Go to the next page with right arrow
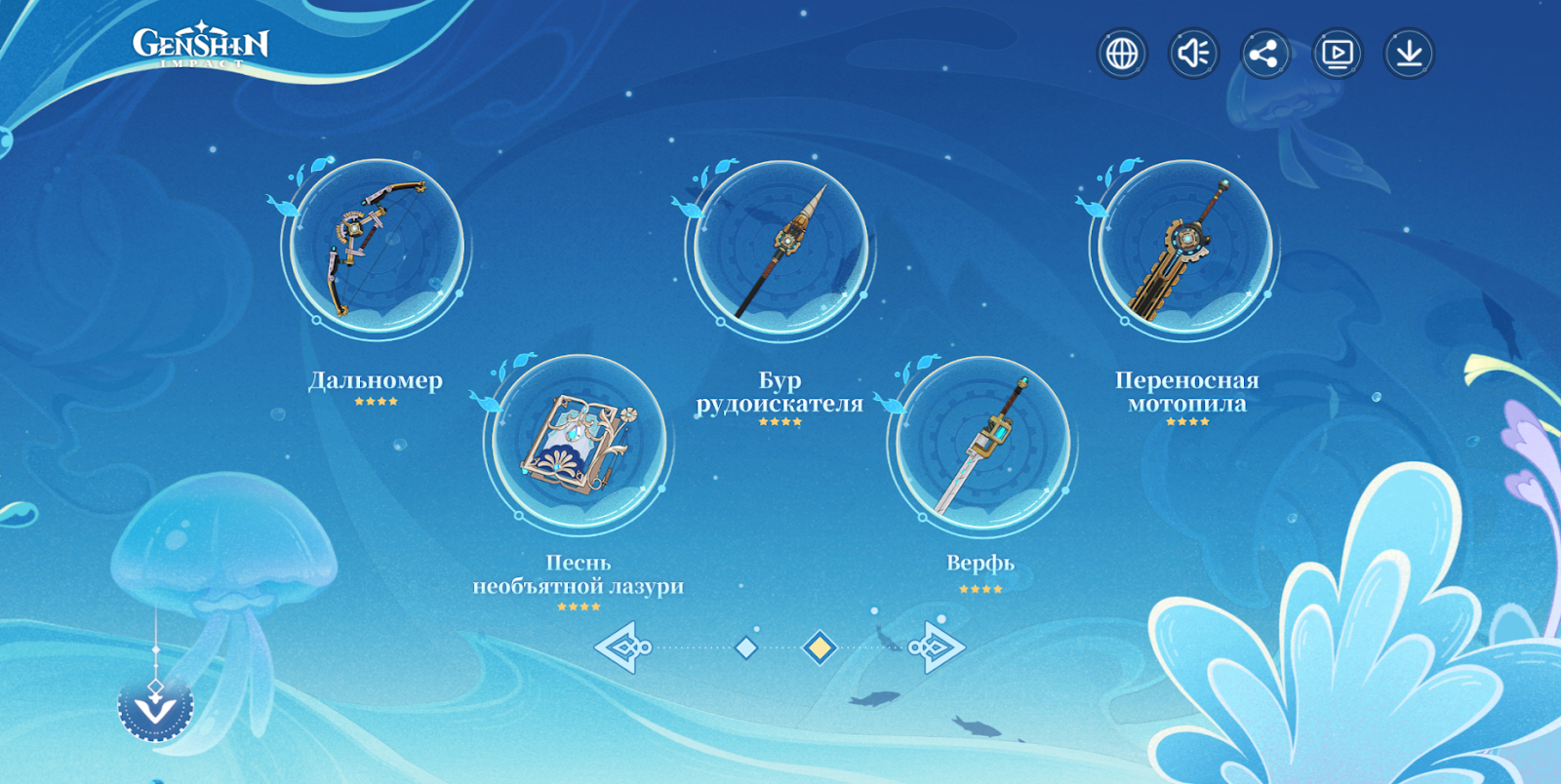 pos(937,647)
